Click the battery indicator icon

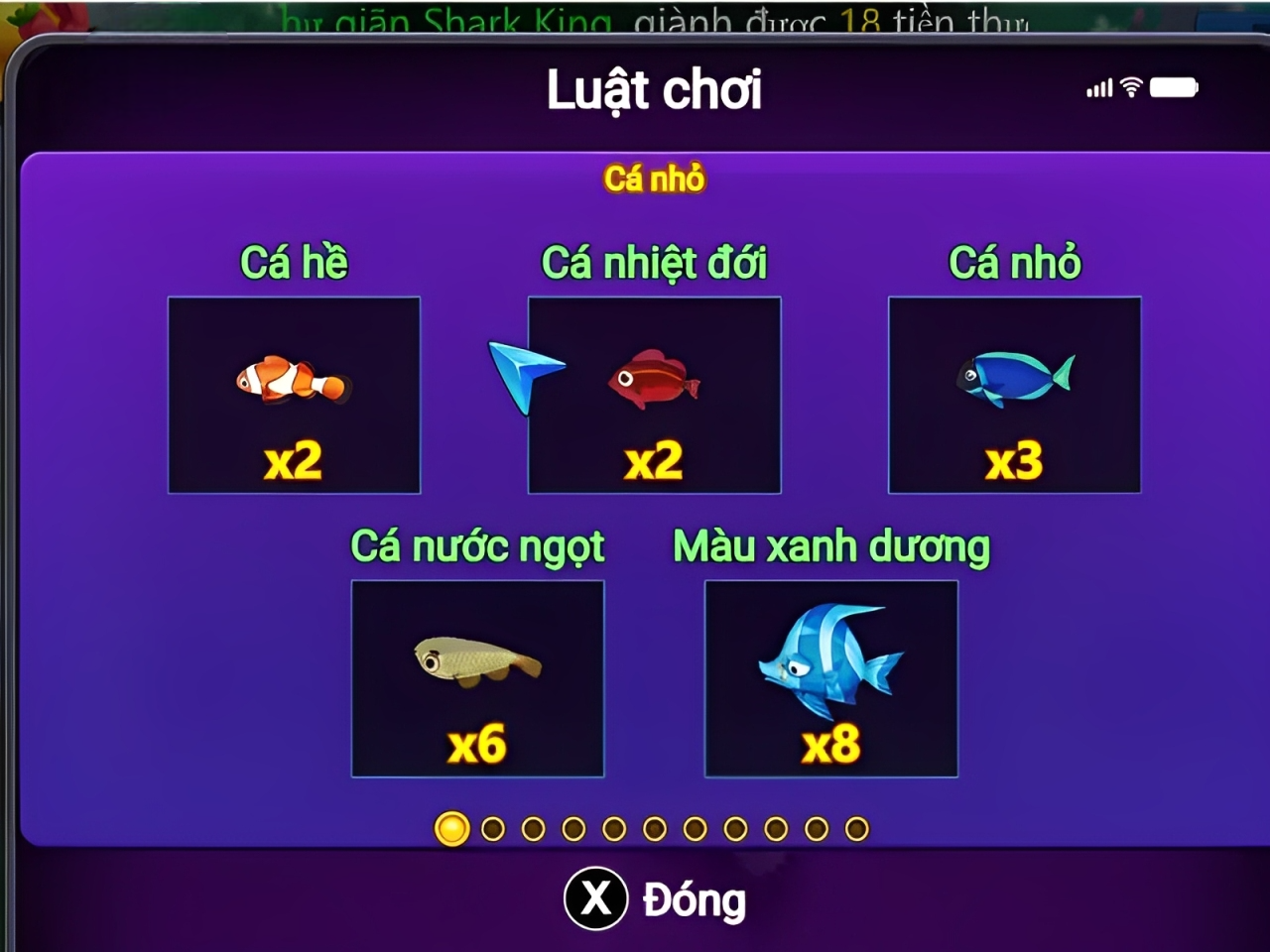point(1175,86)
